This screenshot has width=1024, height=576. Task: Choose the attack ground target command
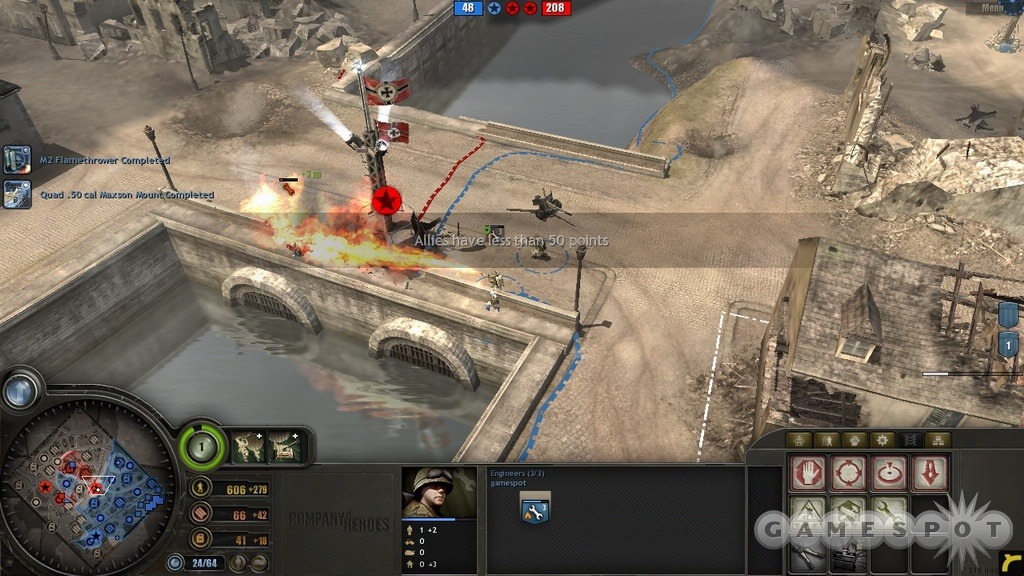coord(888,472)
